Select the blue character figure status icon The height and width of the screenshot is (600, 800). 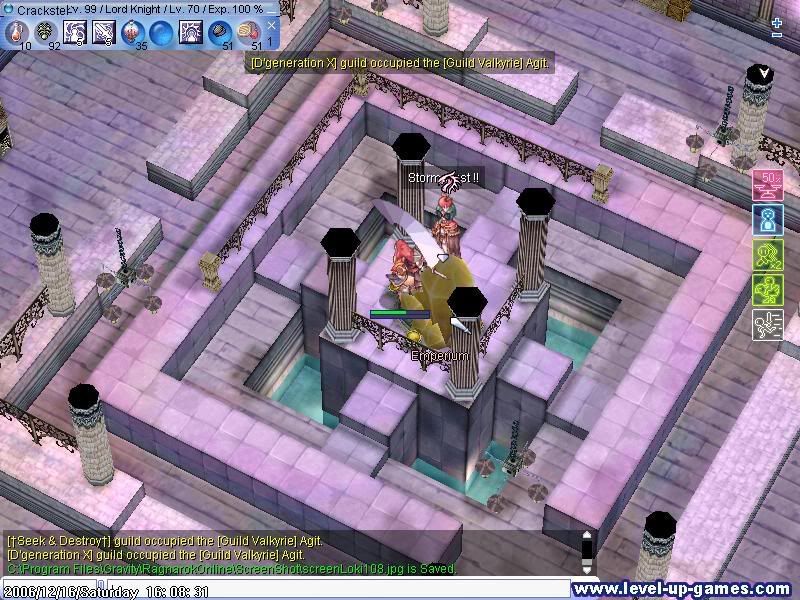pos(768,219)
